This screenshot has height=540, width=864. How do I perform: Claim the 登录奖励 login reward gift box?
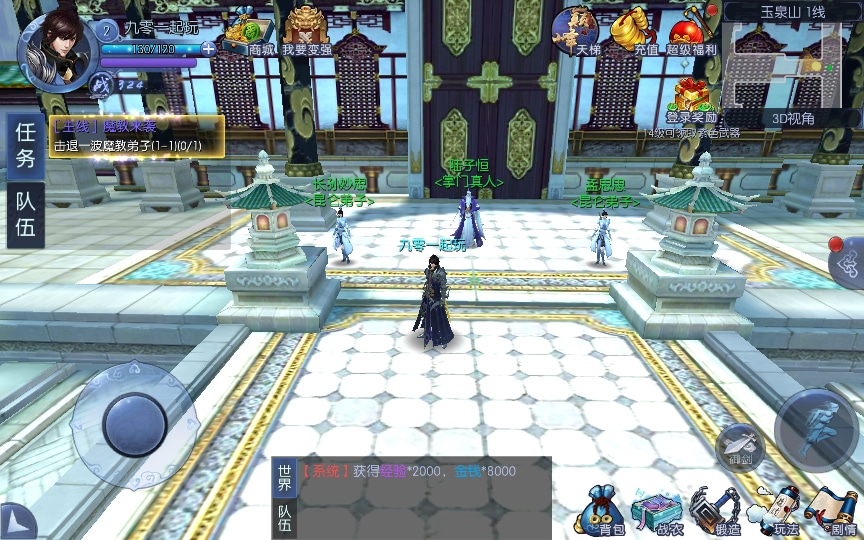[x=692, y=100]
